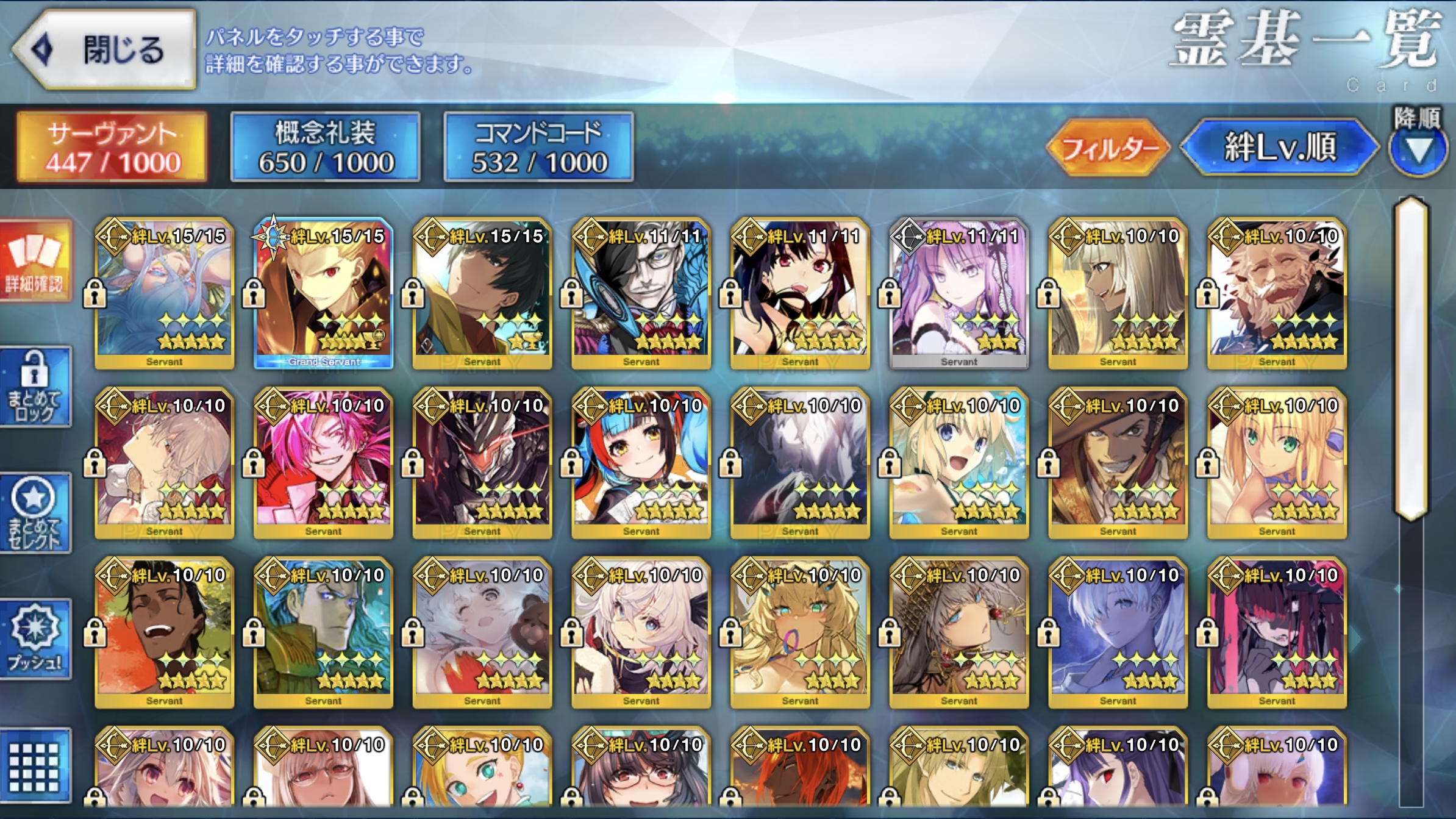Select the cowboy-hat grinning servant card

[x=1118, y=463]
